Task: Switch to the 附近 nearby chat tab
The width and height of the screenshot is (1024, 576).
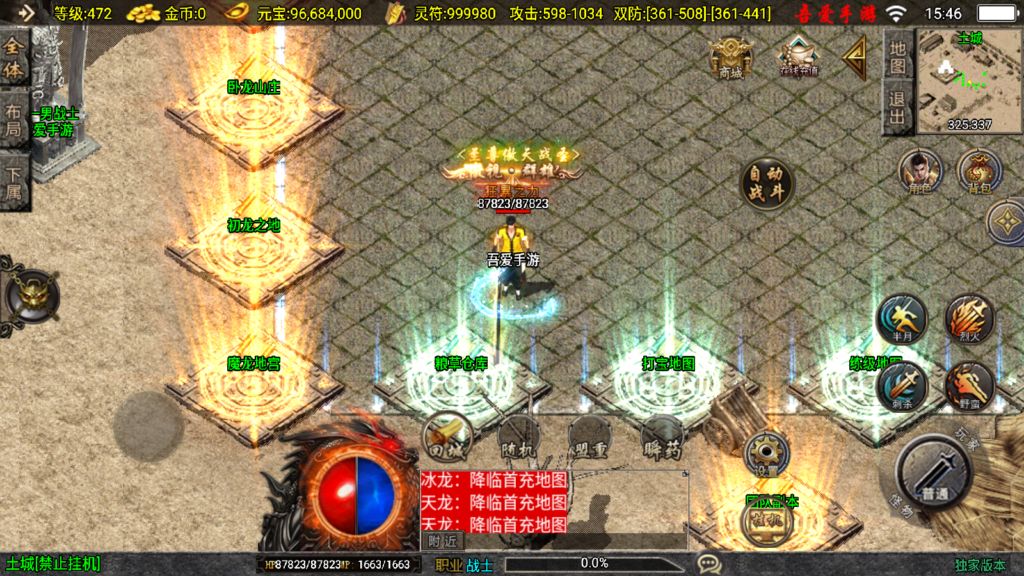Action: click(442, 540)
